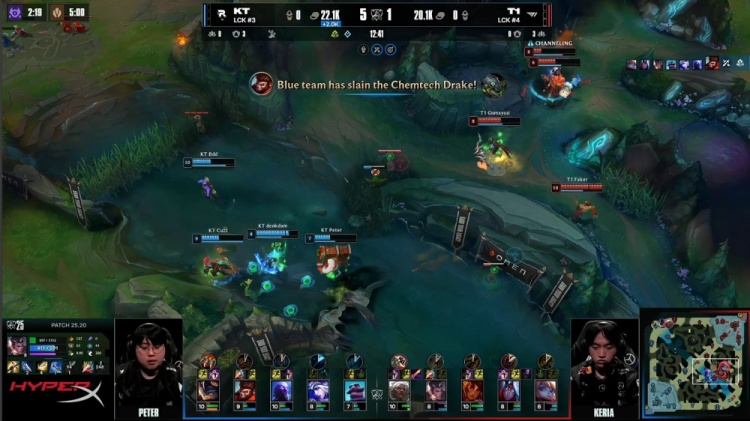Click the selected champion's portrait in the stats panel
Screen dimensions: 750x421
(17, 346)
